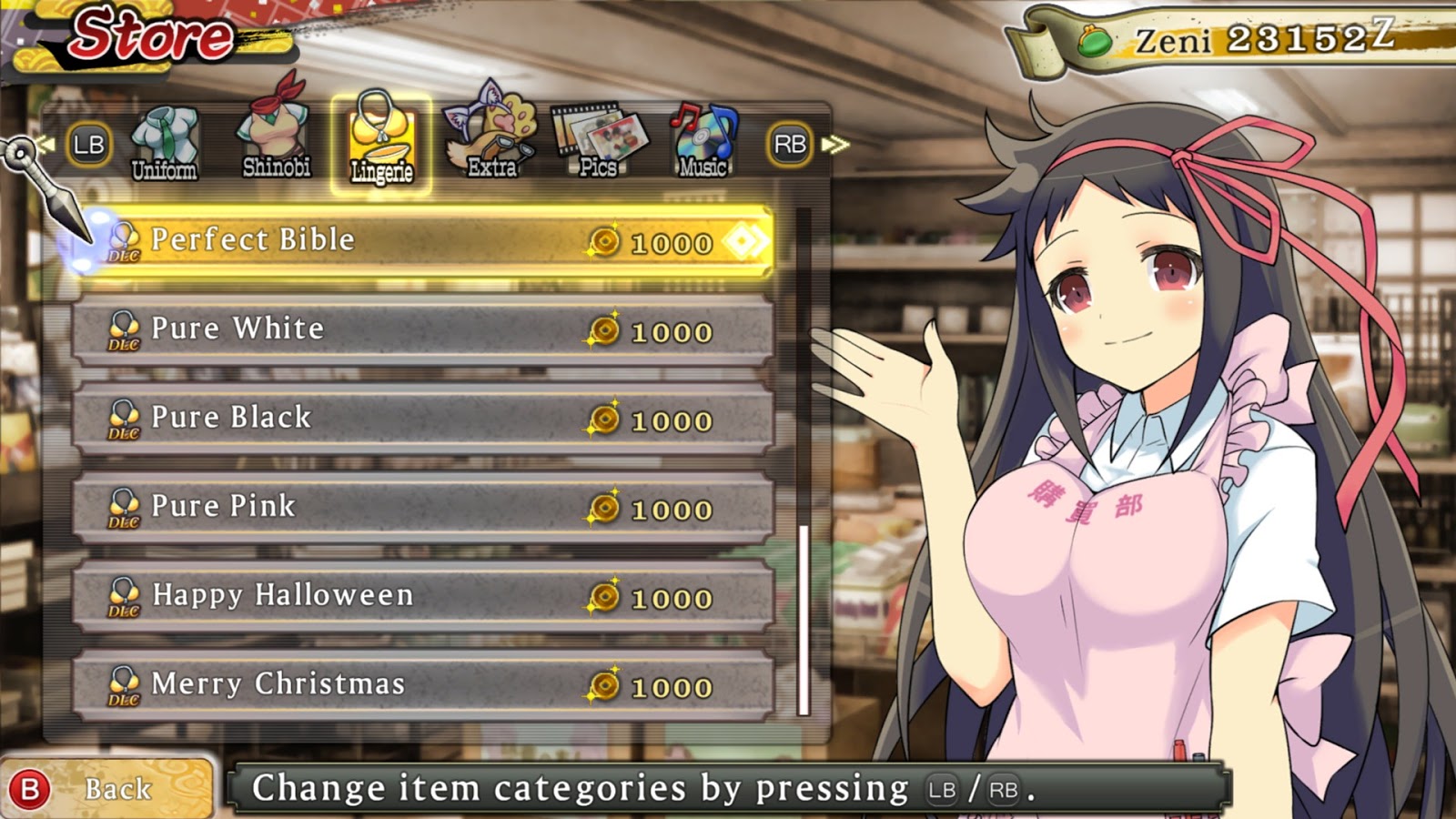Select the Lingerie category tab

click(x=381, y=143)
